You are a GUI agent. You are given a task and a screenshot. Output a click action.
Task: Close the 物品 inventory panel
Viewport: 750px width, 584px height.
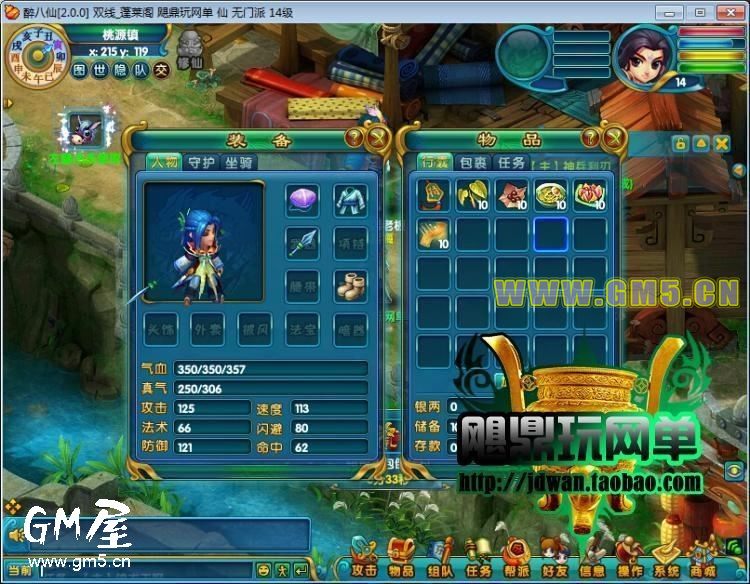[613, 138]
